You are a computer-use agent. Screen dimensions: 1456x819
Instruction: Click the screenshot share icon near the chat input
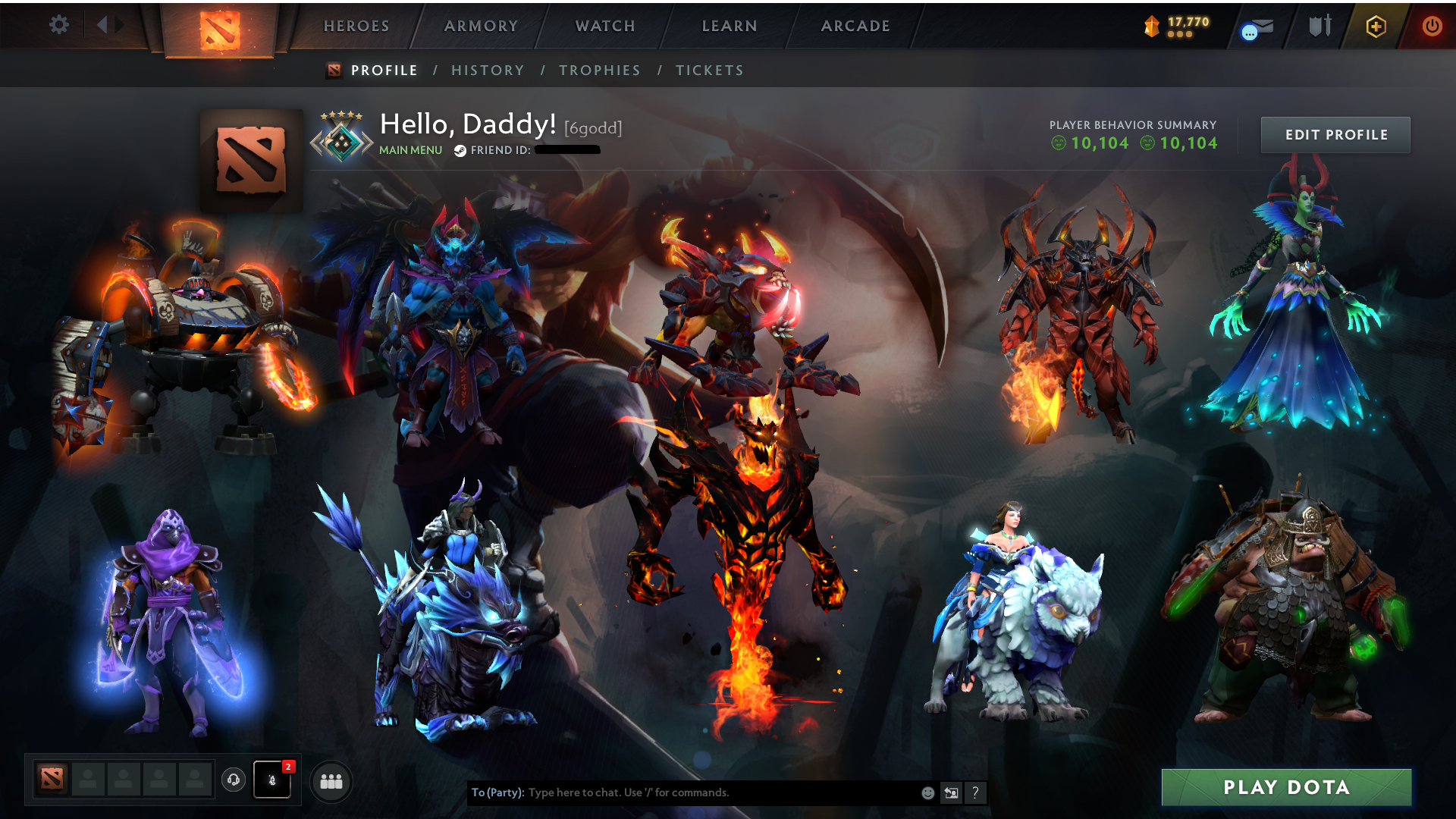tap(951, 792)
